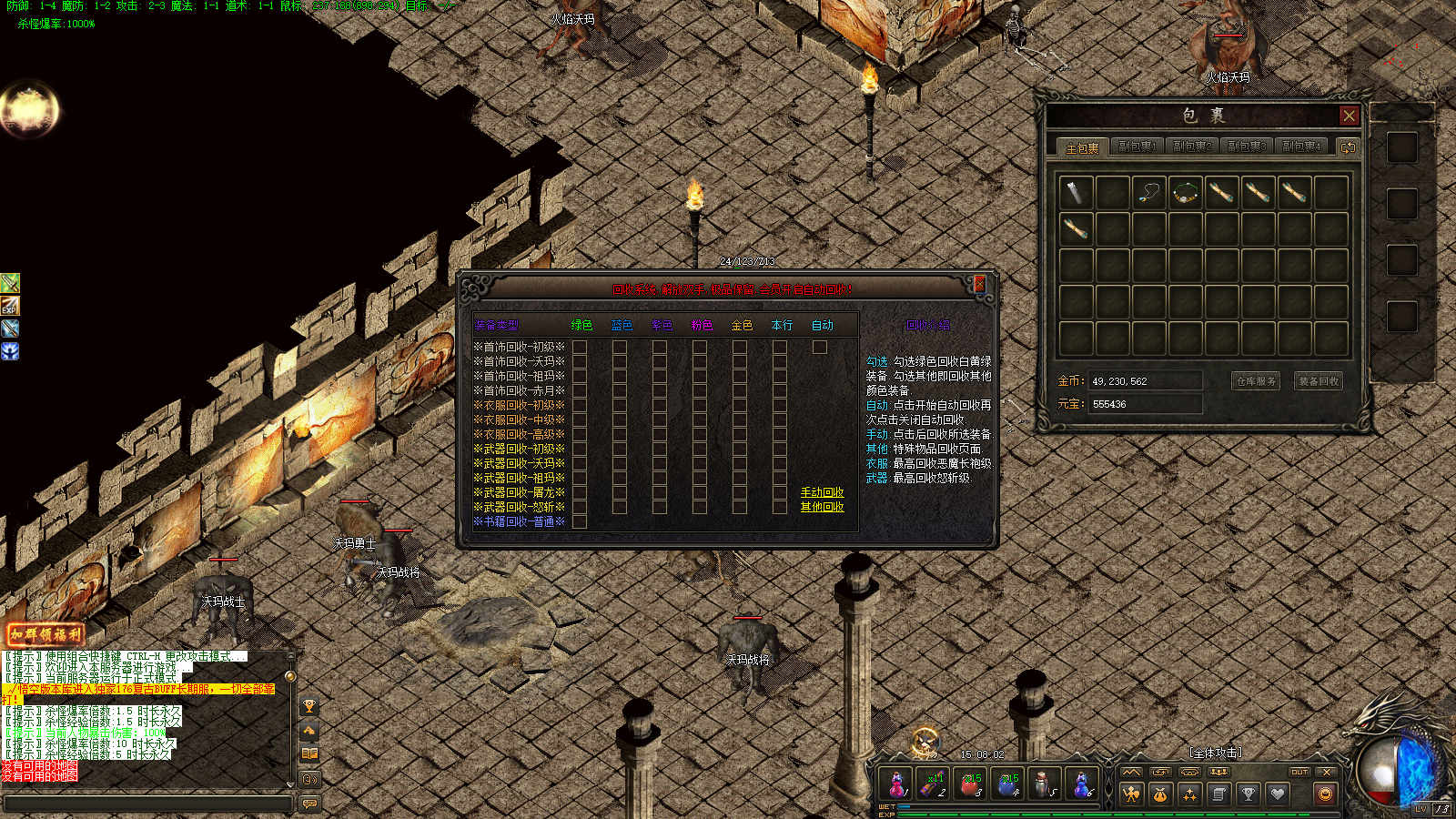Use the red potion in hotbar slot 3

970,784
